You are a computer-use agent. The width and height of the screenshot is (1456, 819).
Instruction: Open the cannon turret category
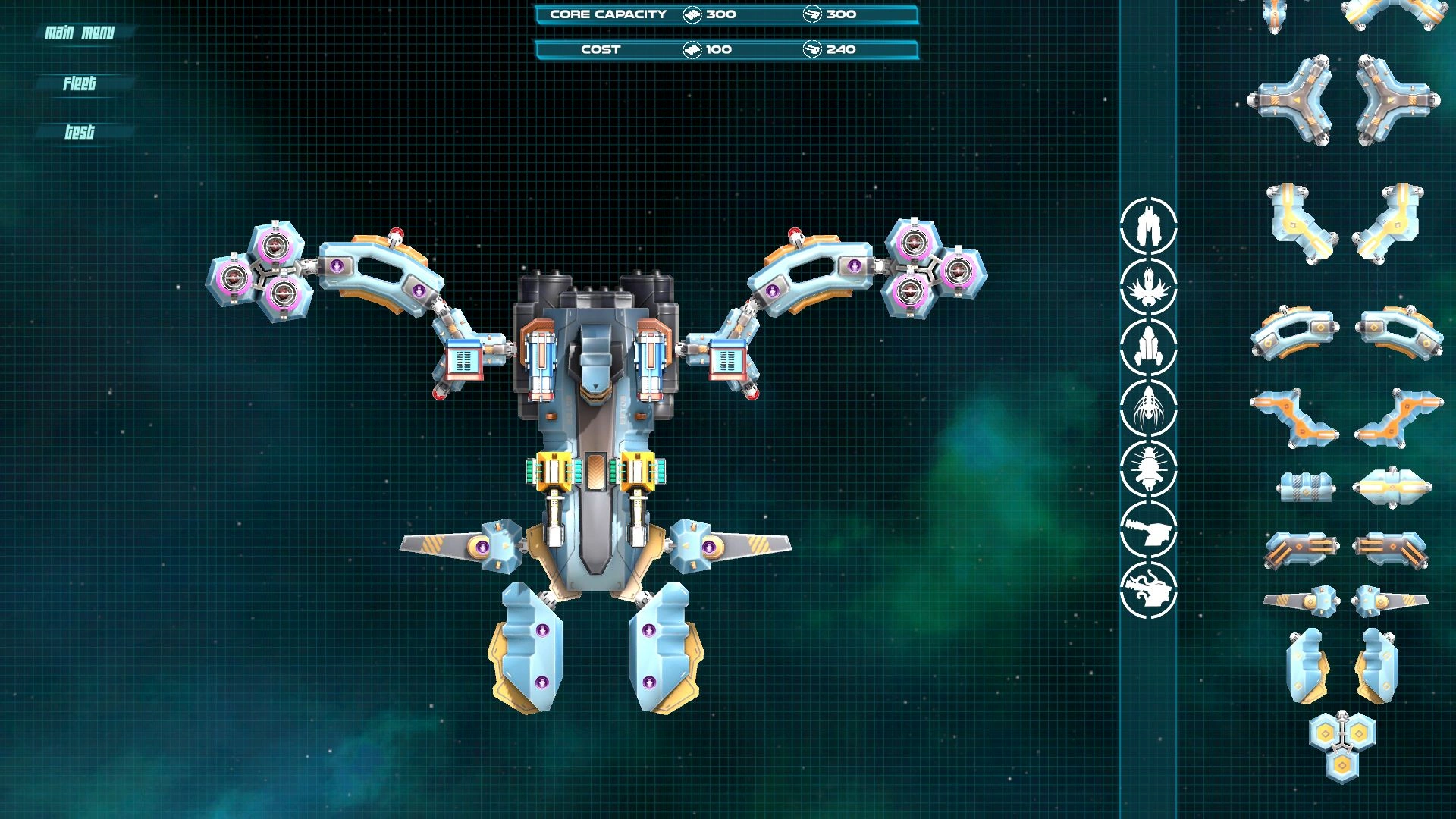pyautogui.click(x=1148, y=529)
